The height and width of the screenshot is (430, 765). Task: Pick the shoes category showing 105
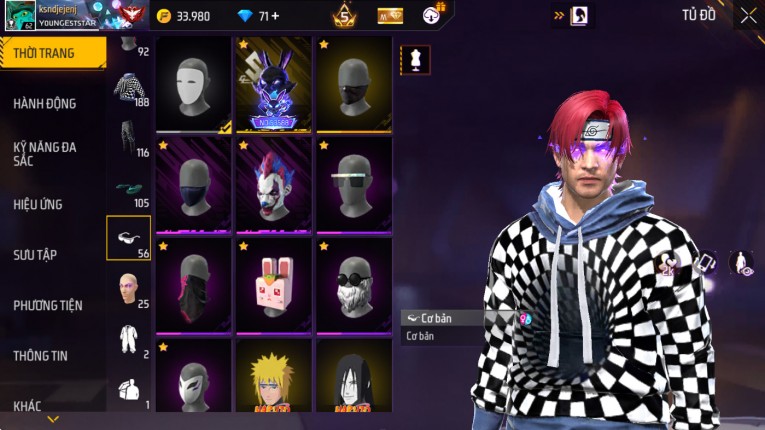128,188
